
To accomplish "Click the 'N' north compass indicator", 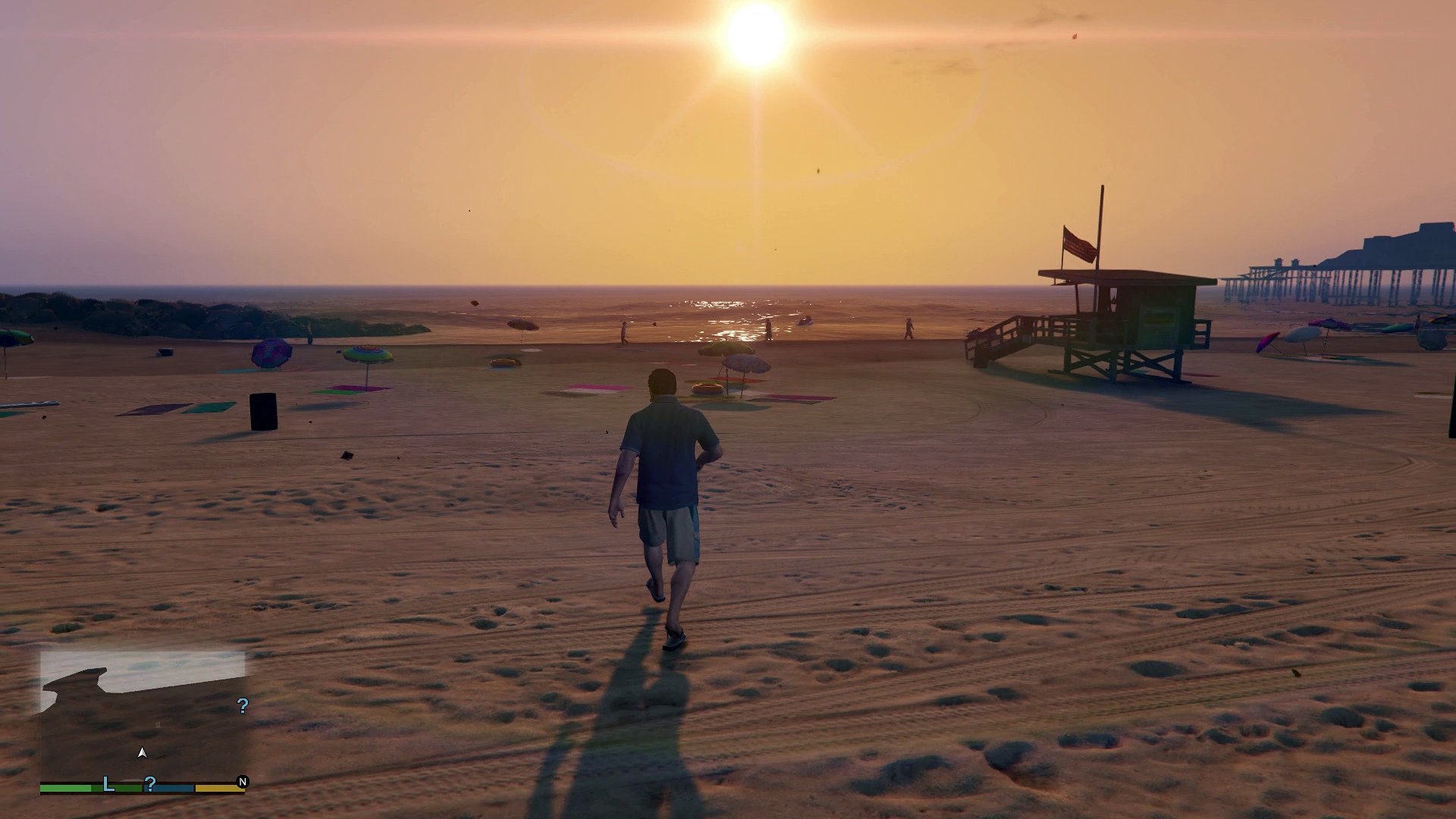I will click(x=243, y=783).
